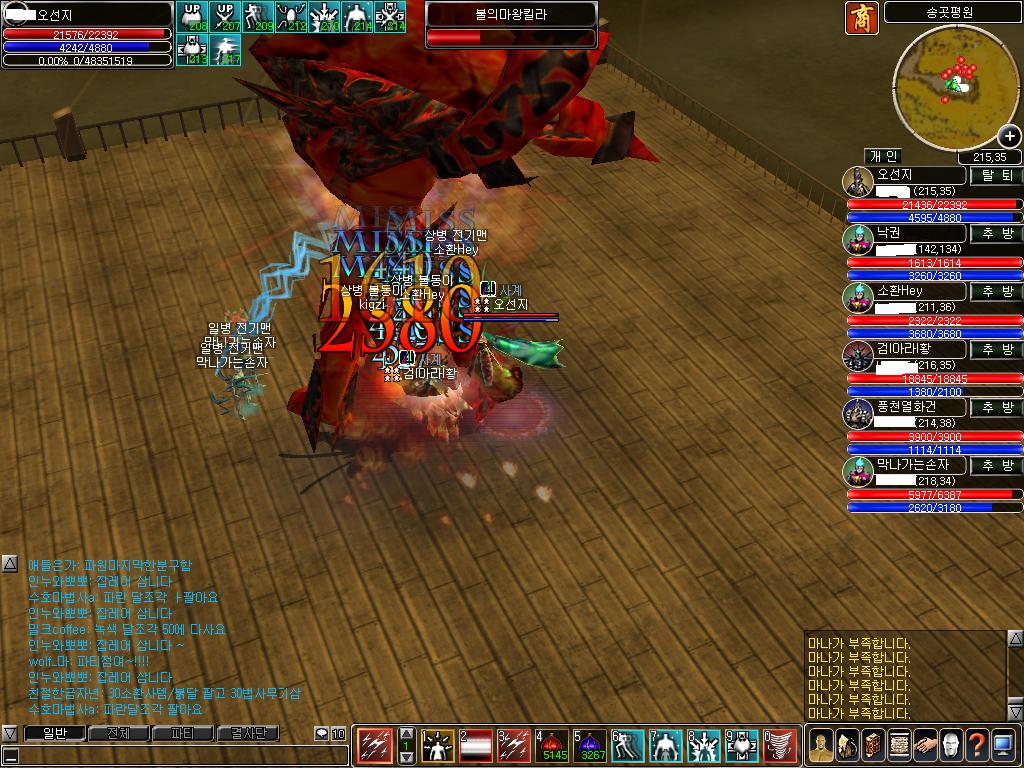
Task: Use the blue potion in slot 5
Action: pos(590,745)
